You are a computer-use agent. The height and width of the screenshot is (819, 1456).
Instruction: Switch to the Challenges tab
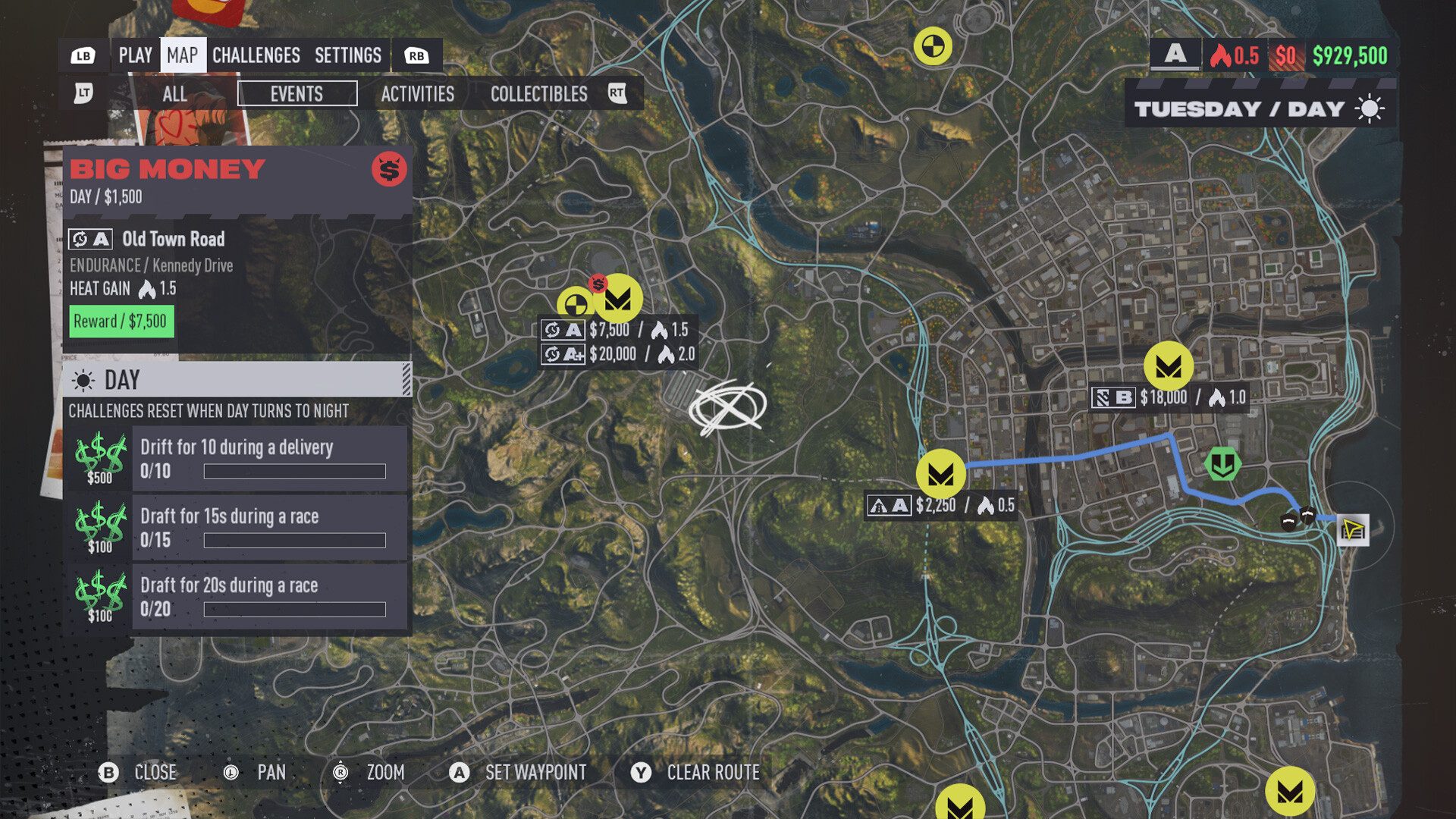tap(256, 55)
